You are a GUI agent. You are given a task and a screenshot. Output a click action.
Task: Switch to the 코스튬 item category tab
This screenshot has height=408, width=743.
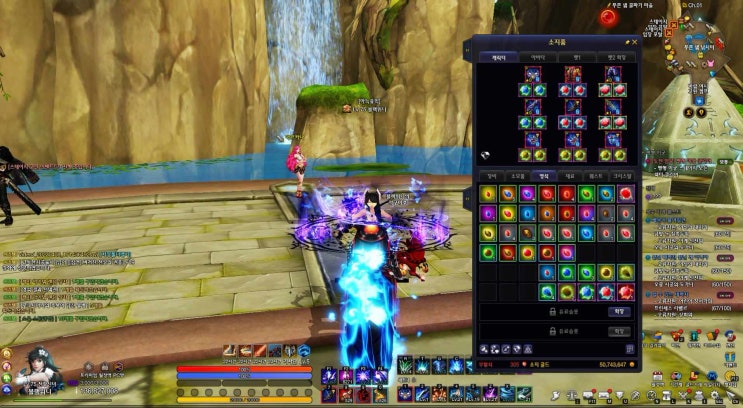(x=624, y=176)
